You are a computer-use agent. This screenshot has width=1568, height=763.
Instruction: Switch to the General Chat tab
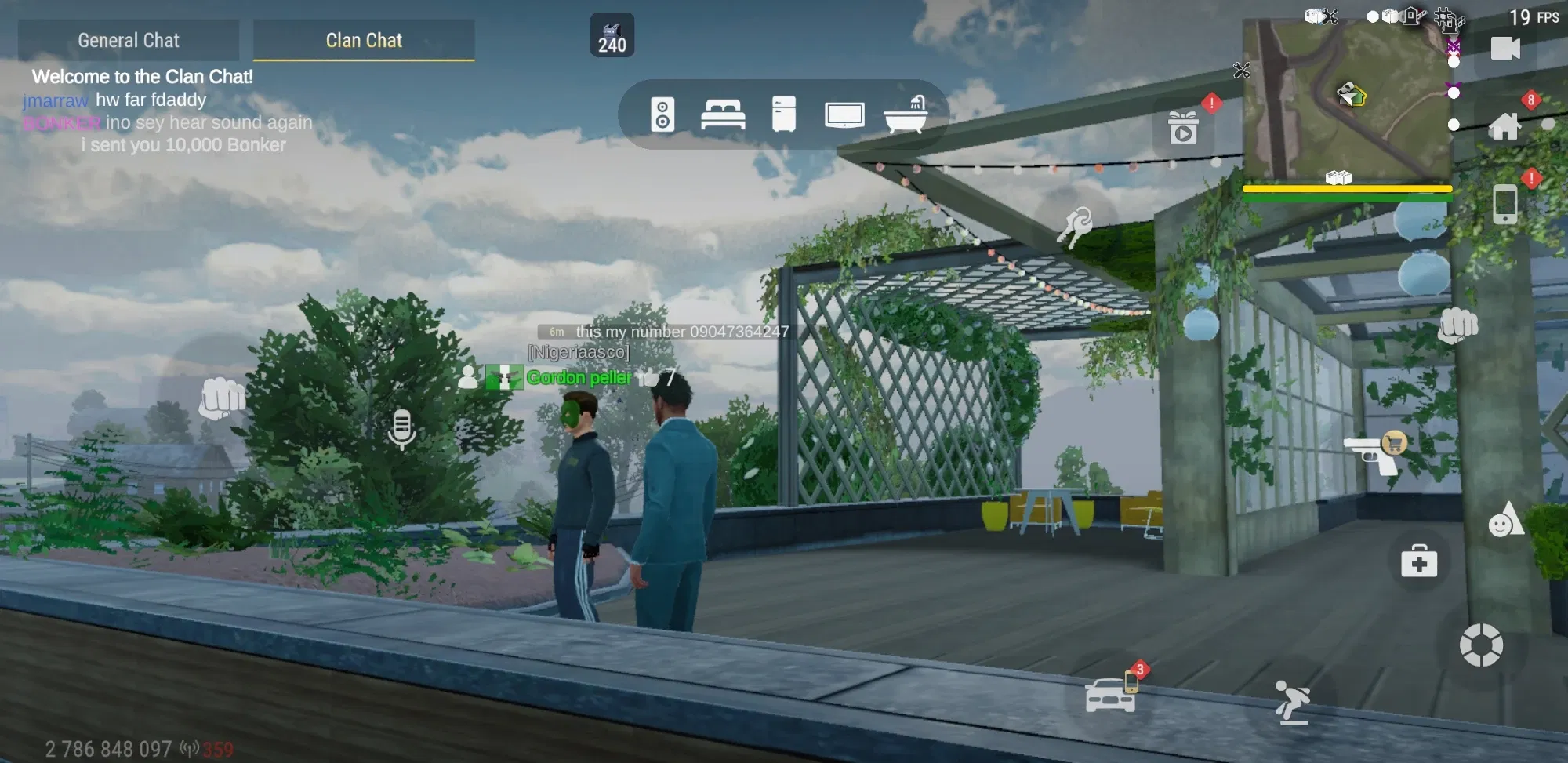pyautogui.click(x=129, y=40)
